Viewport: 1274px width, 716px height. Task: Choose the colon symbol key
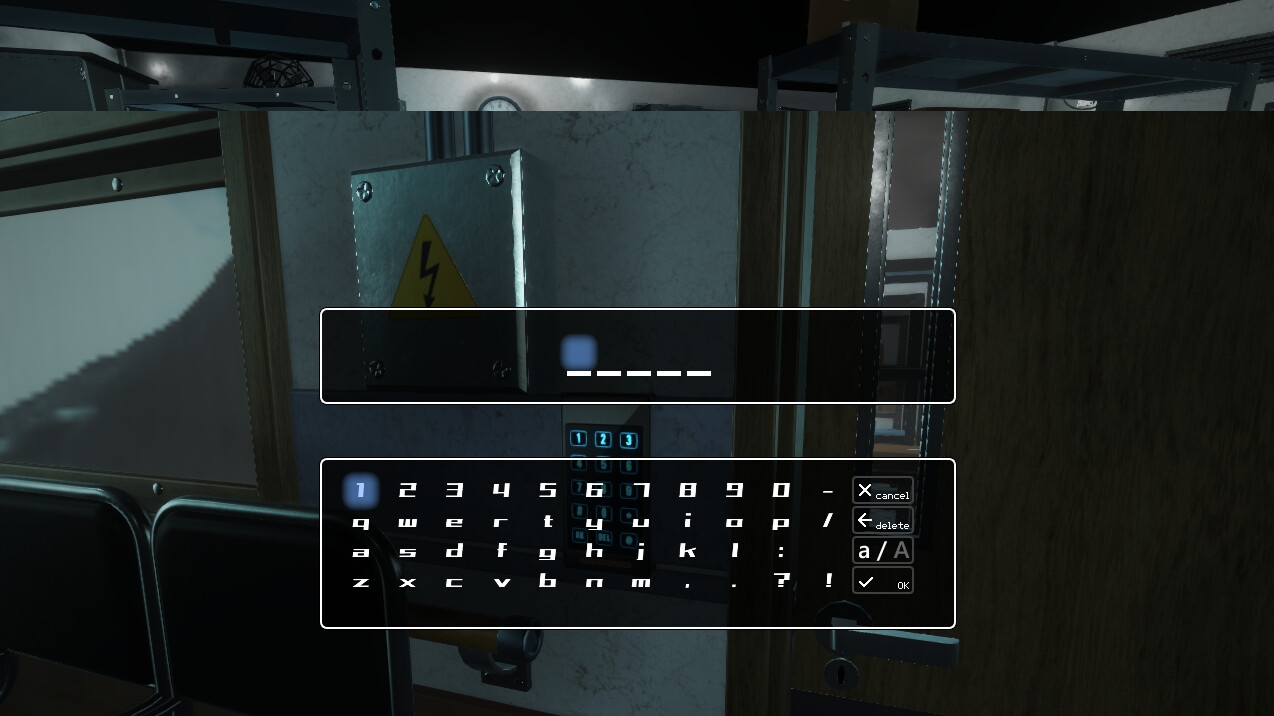pos(781,551)
